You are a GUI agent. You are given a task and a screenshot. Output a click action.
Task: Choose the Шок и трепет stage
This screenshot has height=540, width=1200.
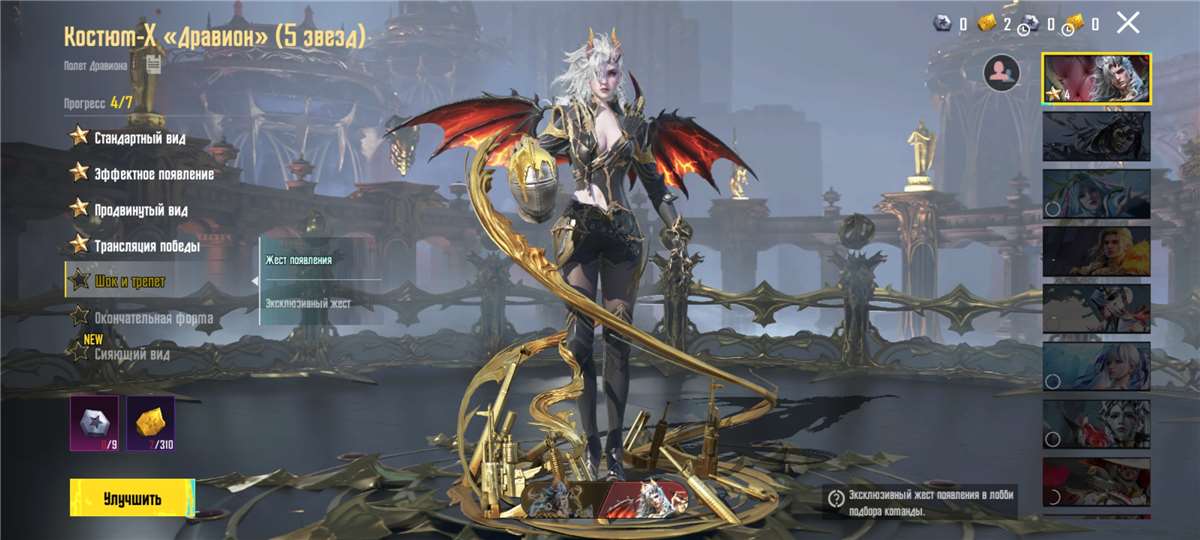130,282
